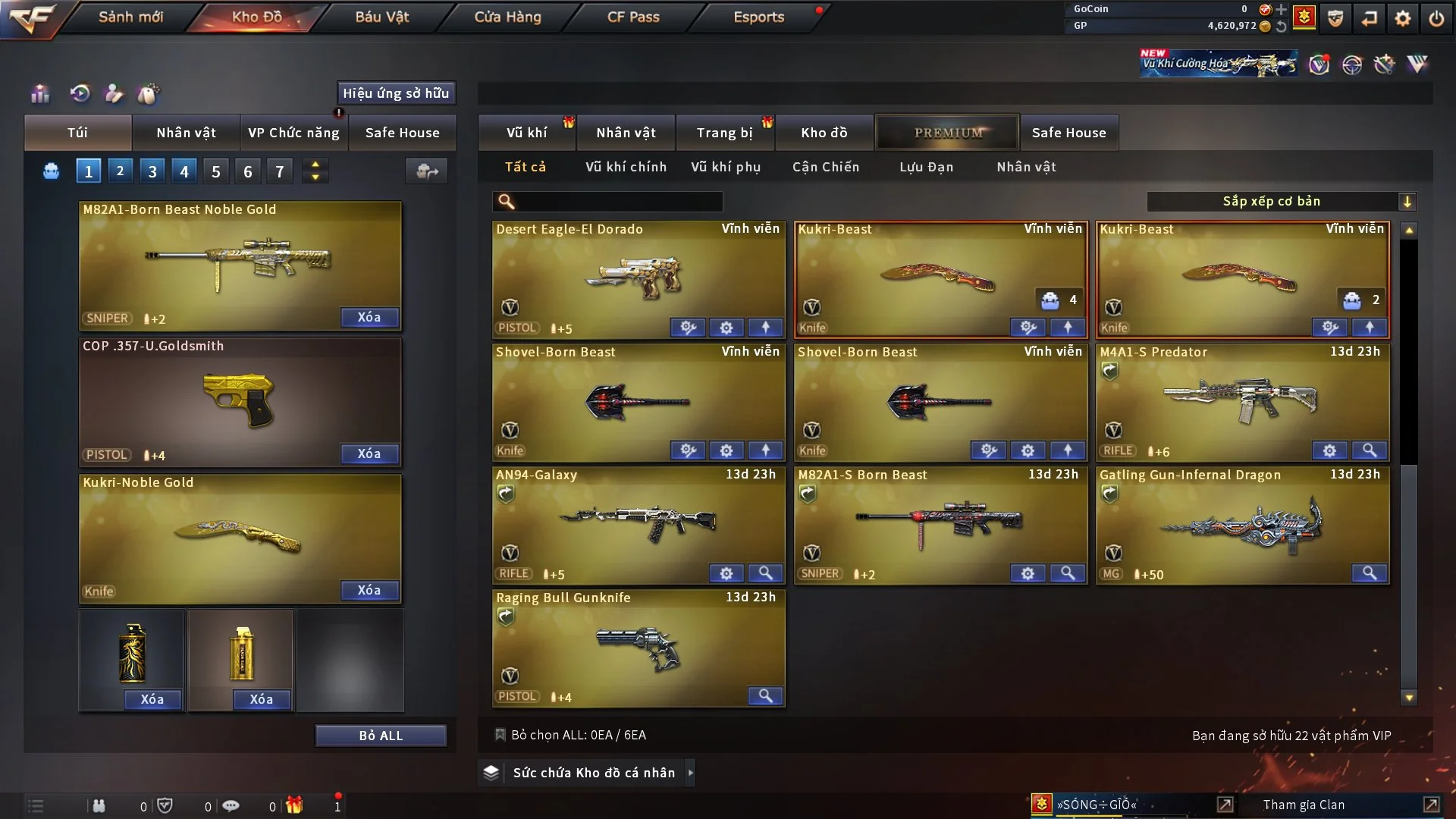
Task: Remove the COP .357-U.Goldsmith with Xóa
Action: point(369,453)
